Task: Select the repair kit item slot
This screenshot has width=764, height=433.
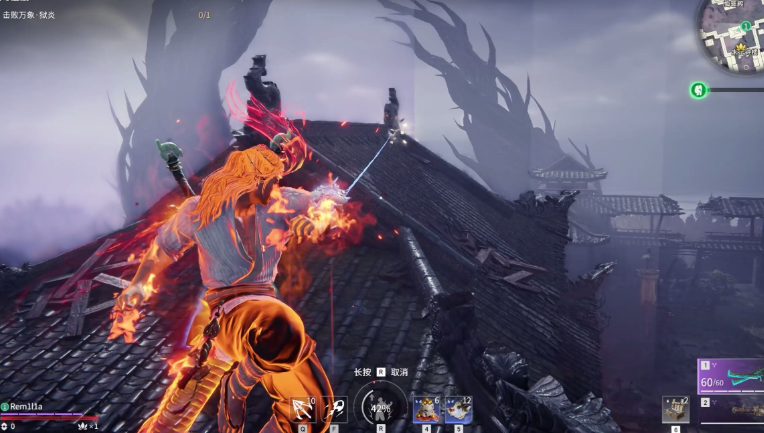Action: click(675, 409)
